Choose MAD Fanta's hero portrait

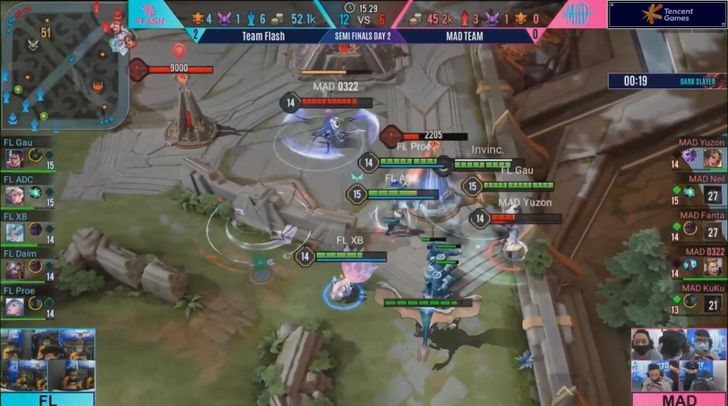click(x=714, y=231)
